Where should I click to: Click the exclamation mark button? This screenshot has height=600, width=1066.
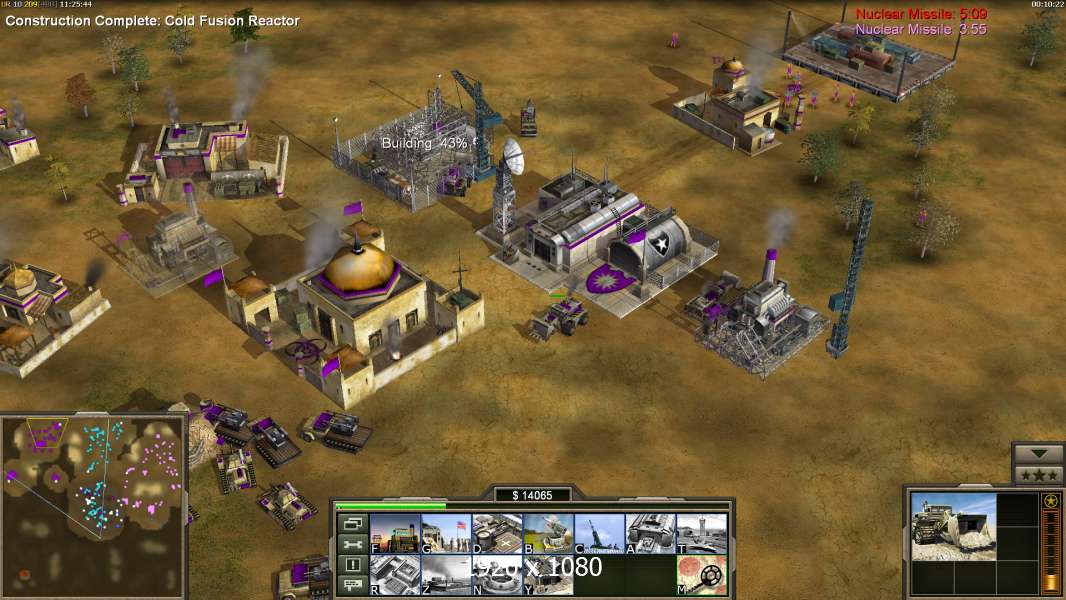point(352,565)
